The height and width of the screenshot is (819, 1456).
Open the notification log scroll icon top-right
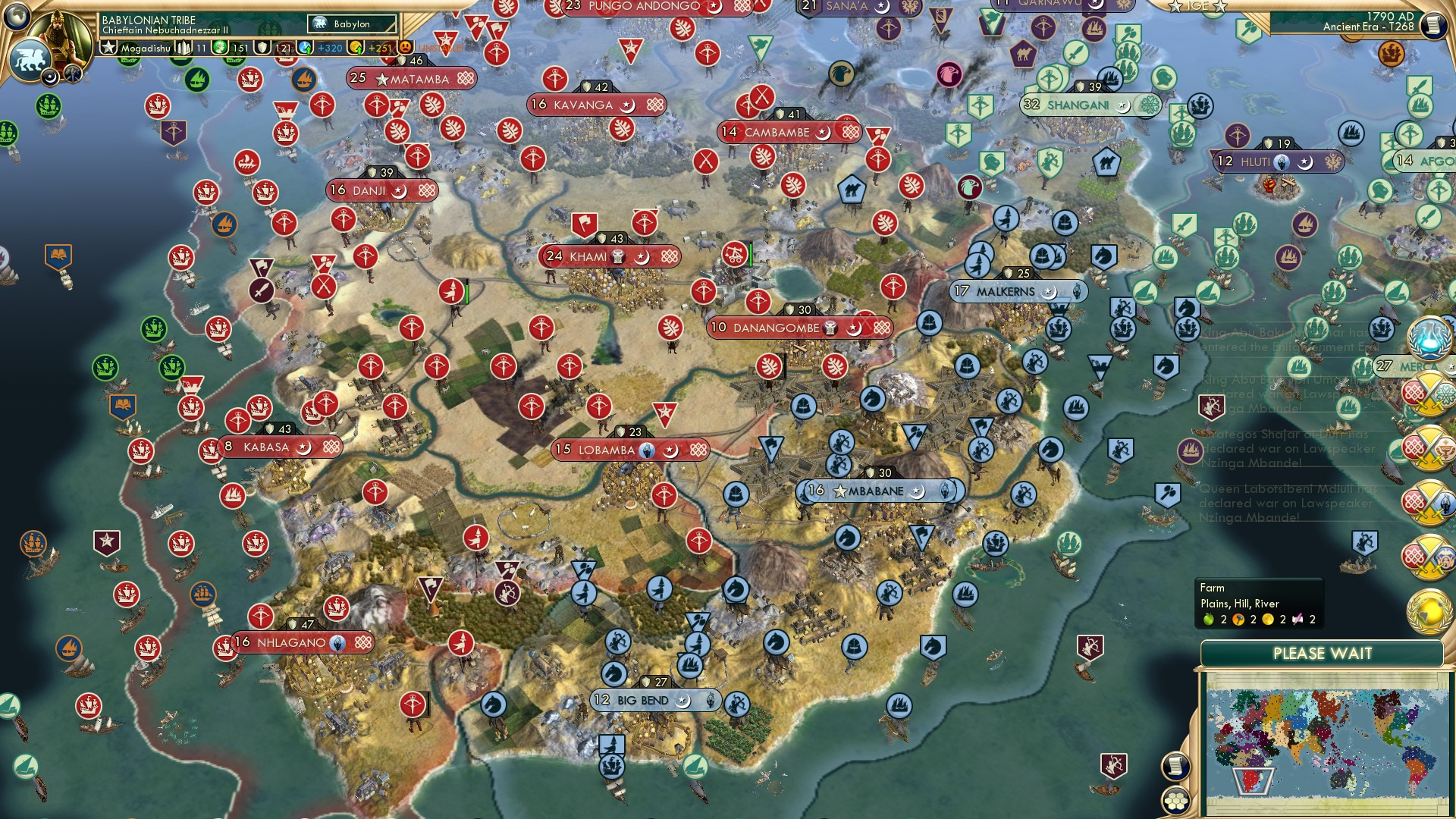pos(1434,26)
